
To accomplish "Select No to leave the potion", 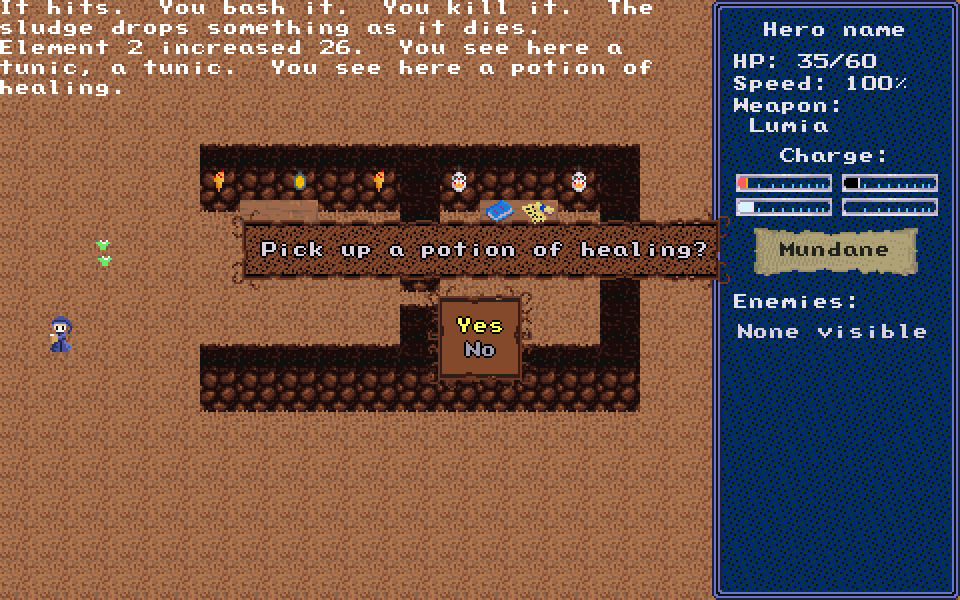I will click(480, 350).
